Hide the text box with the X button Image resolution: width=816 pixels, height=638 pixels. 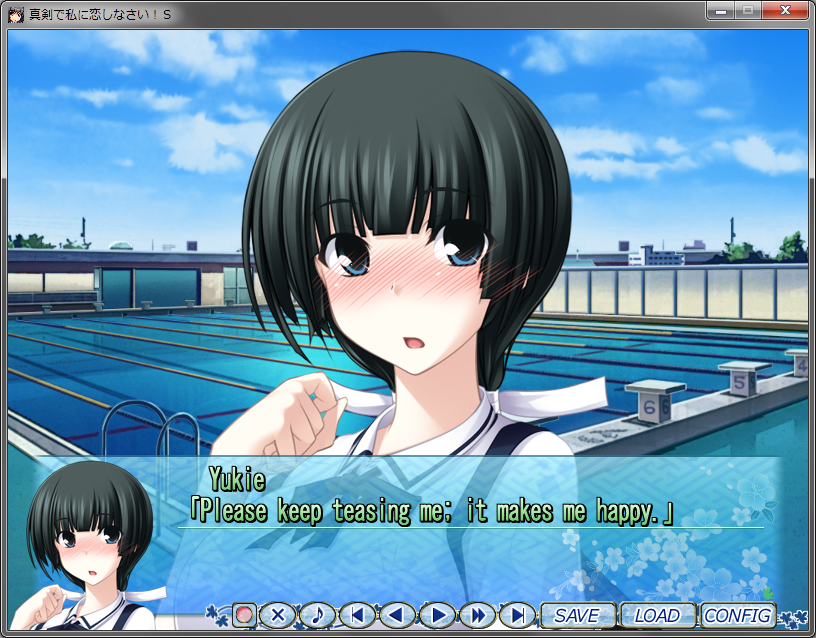click(x=279, y=615)
